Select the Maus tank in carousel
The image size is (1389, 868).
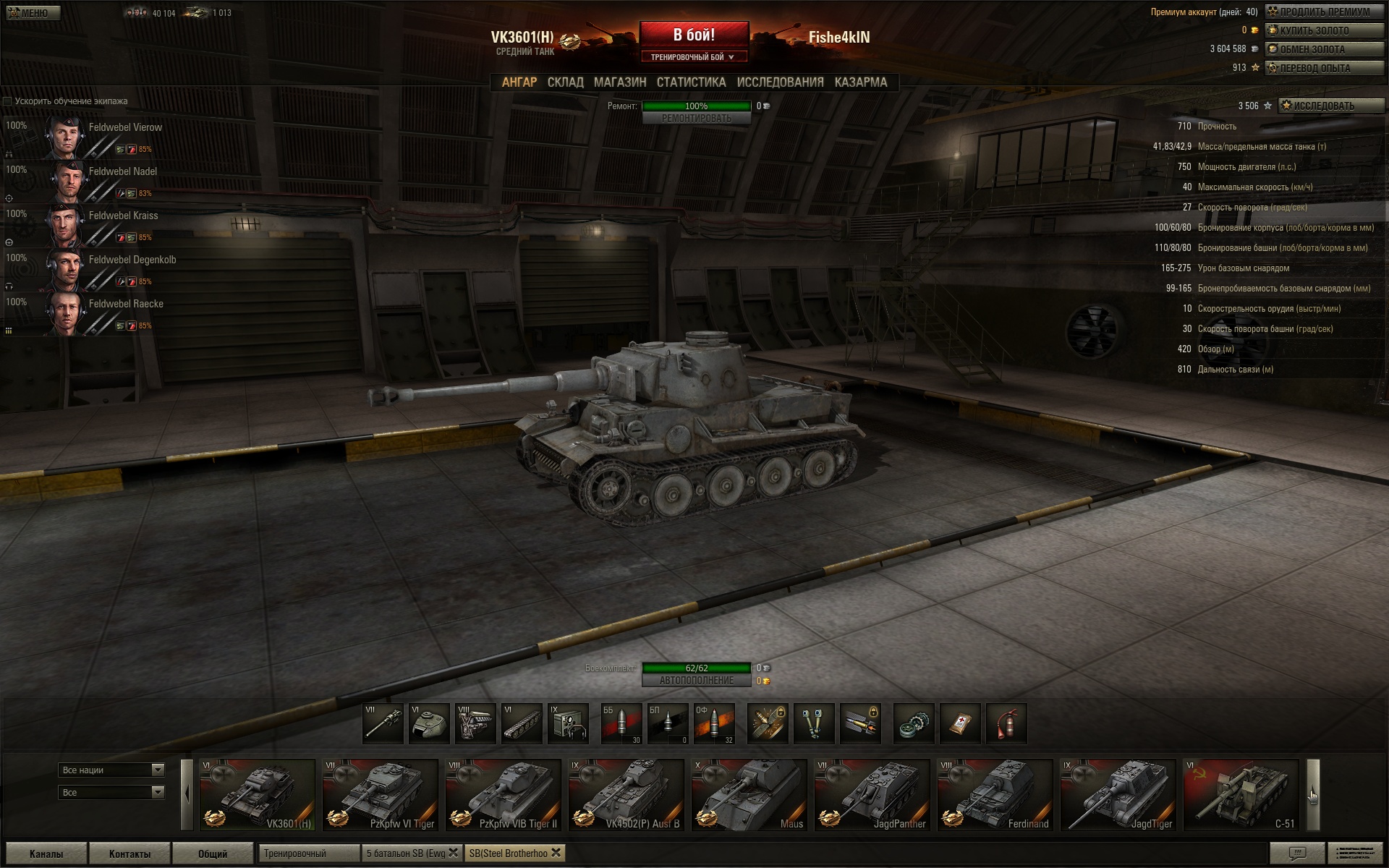tap(749, 795)
